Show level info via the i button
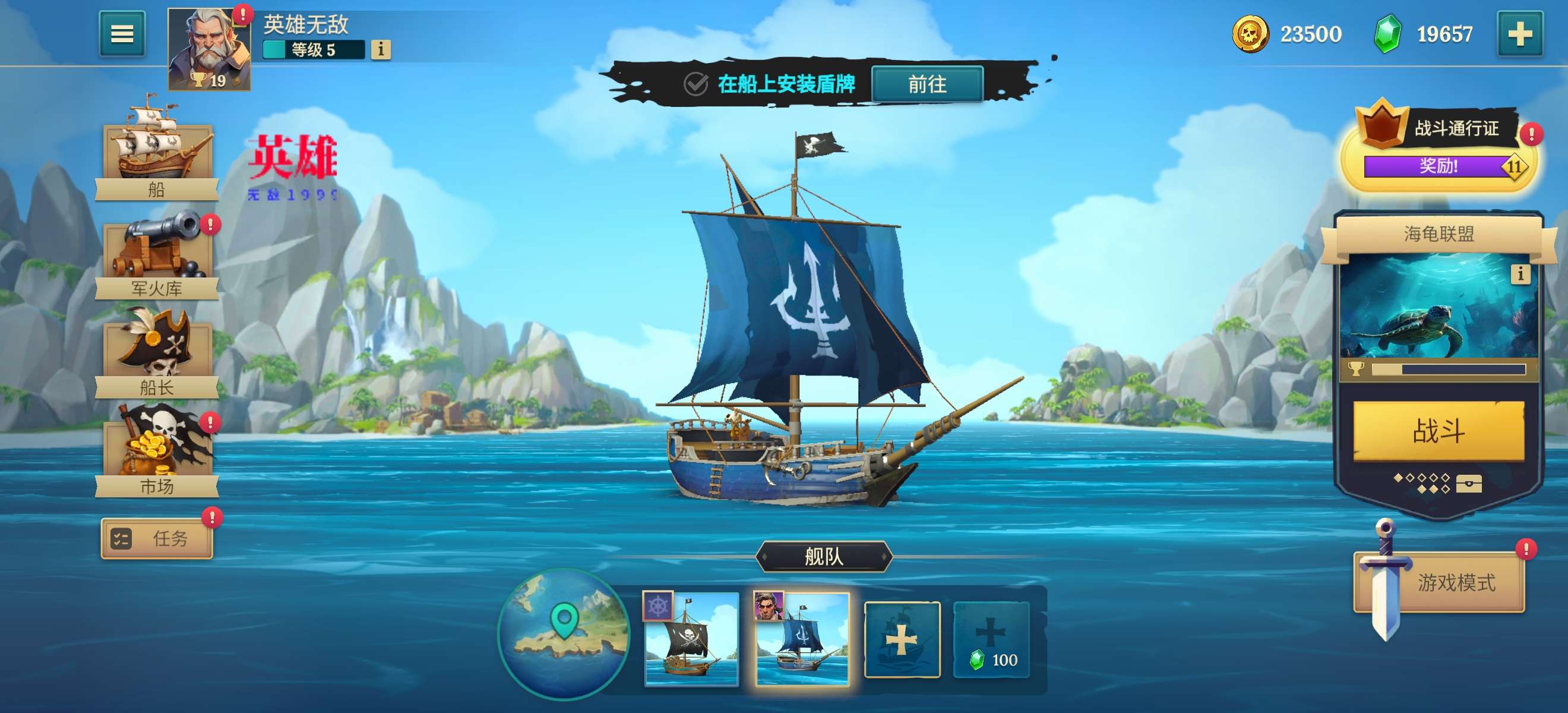The width and height of the screenshot is (1568, 713). point(381,49)
